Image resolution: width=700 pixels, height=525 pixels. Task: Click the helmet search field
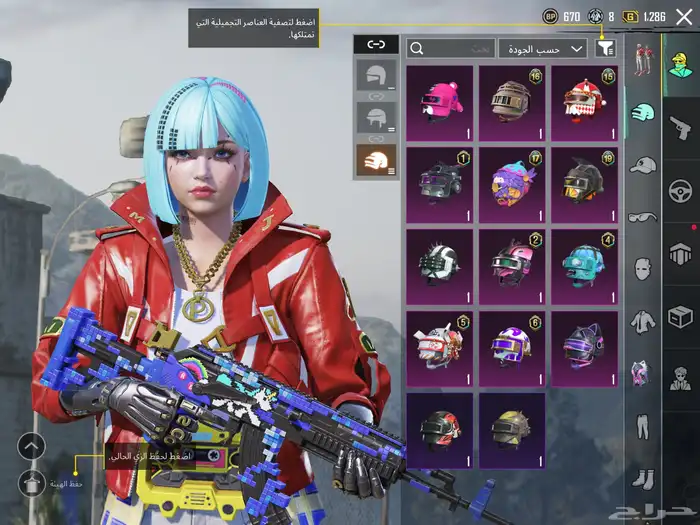click(x=451, y=48)
